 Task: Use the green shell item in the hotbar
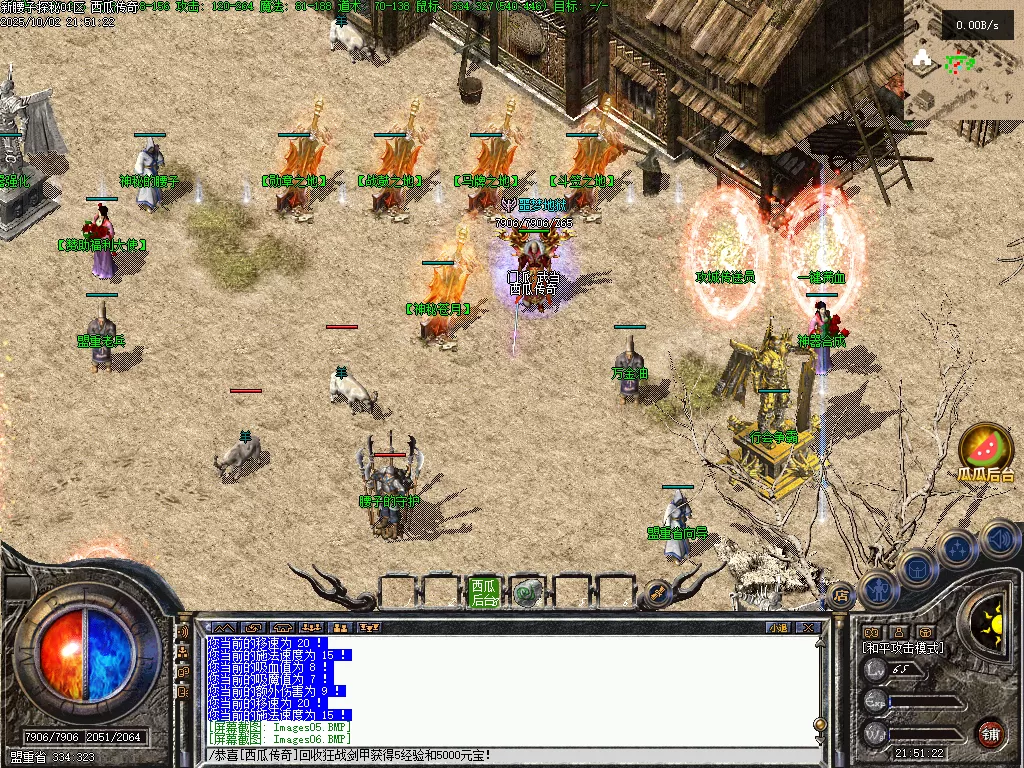pos(527,593)
